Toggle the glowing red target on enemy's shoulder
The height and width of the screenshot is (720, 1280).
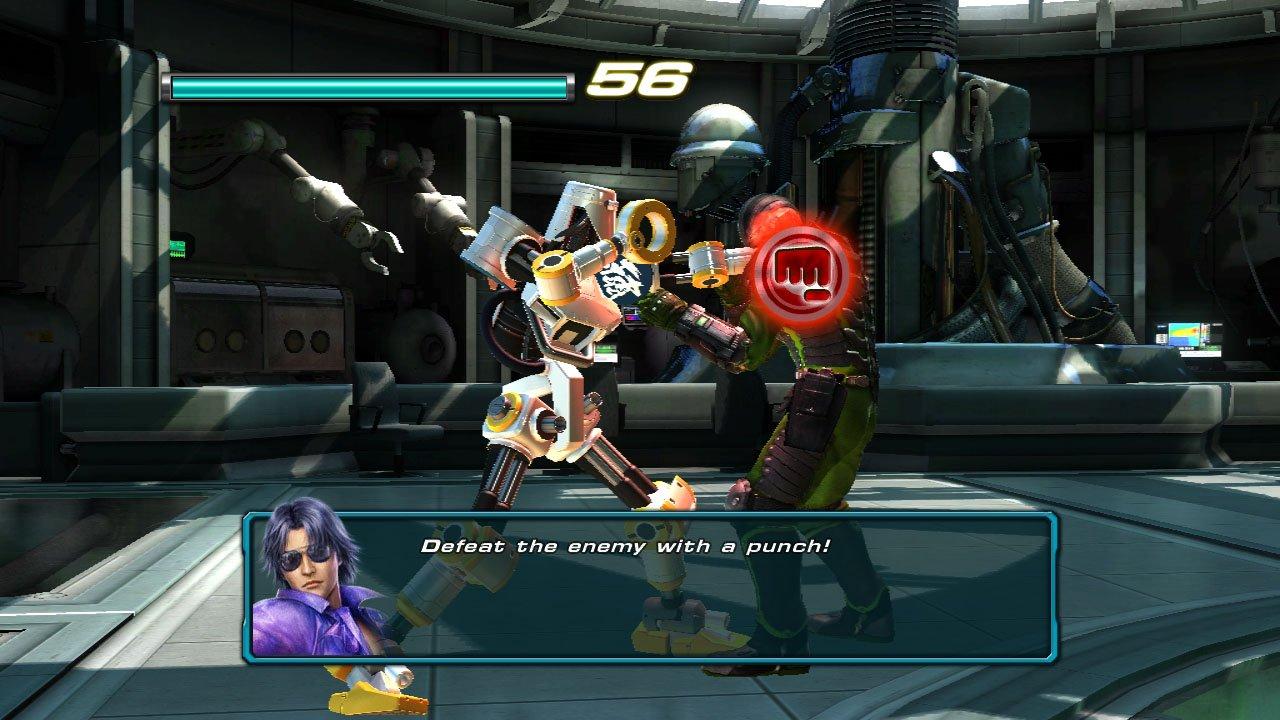(x=764, y=225)
